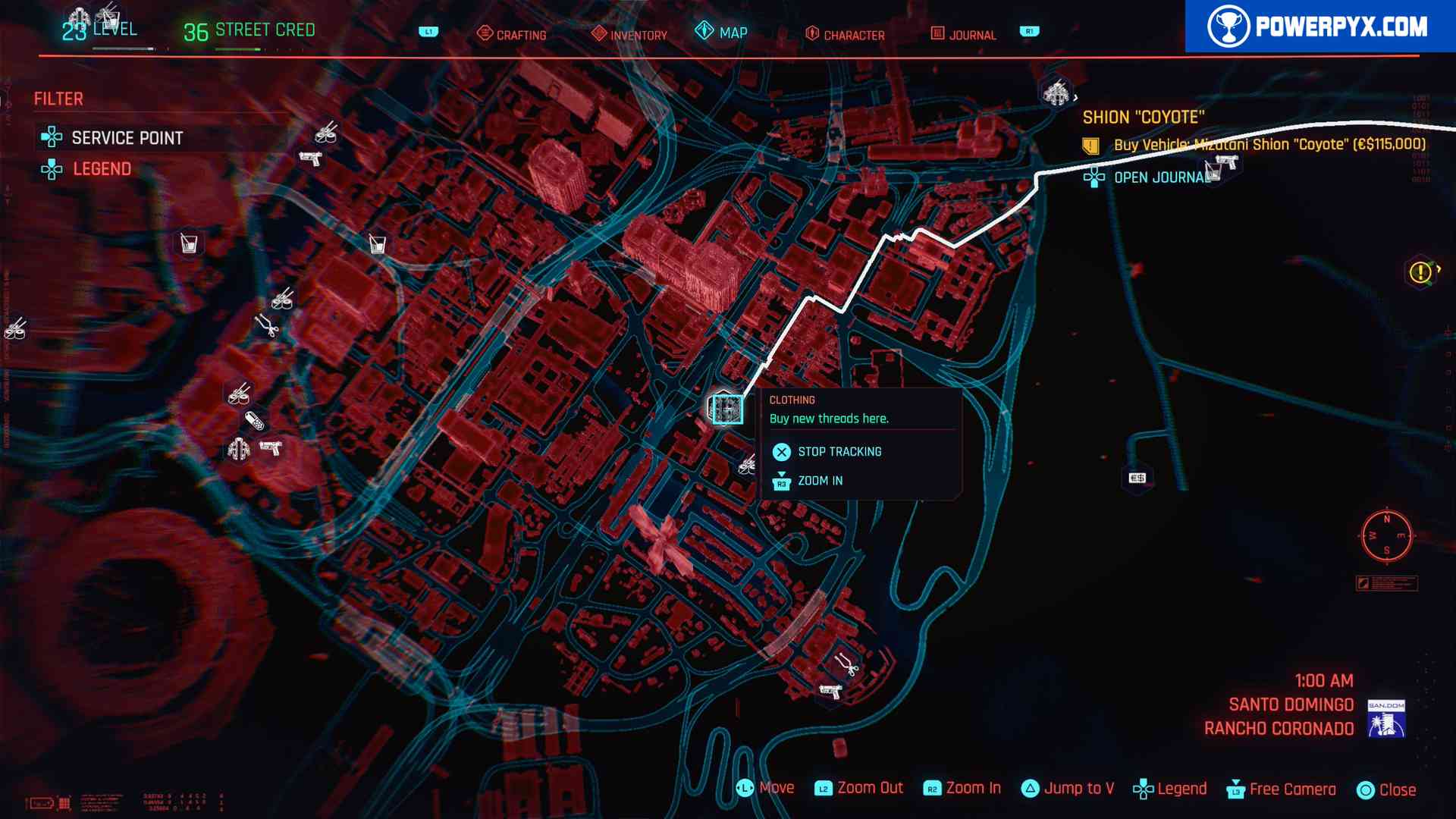
Task: Open the Crafting tab
Action: 512,34
